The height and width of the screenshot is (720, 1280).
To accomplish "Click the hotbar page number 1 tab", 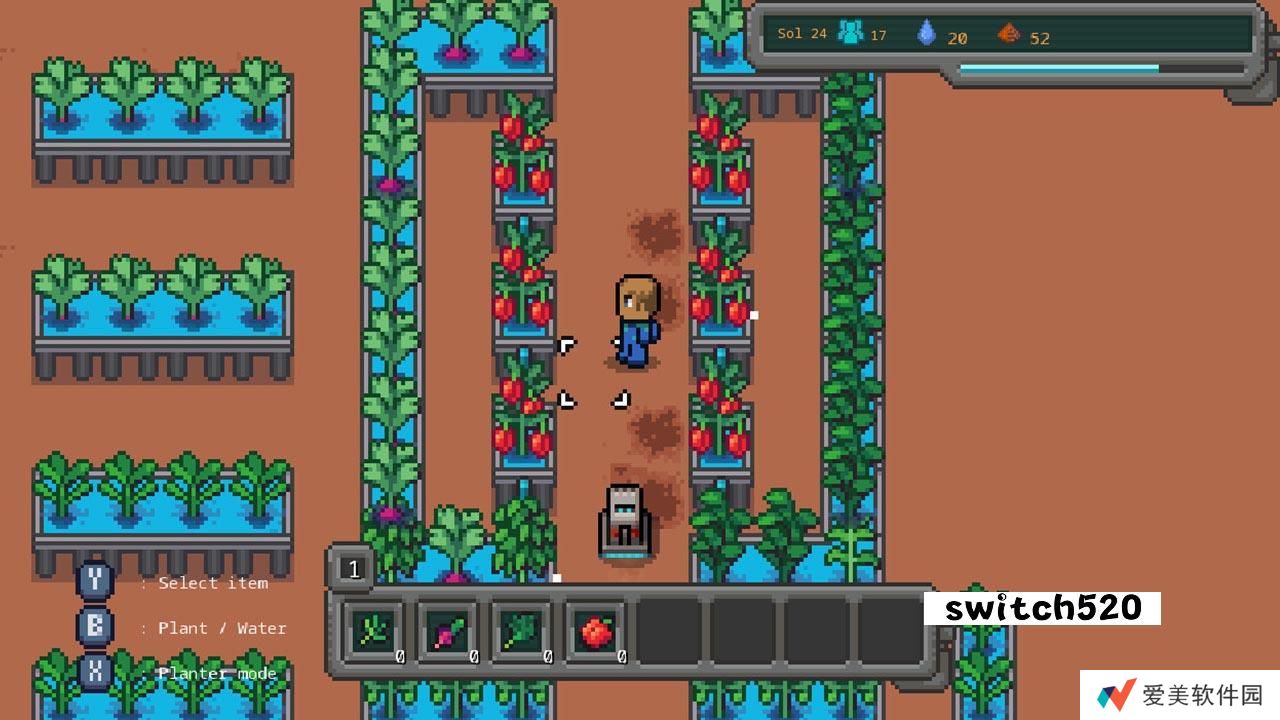I will click(352, 568).
